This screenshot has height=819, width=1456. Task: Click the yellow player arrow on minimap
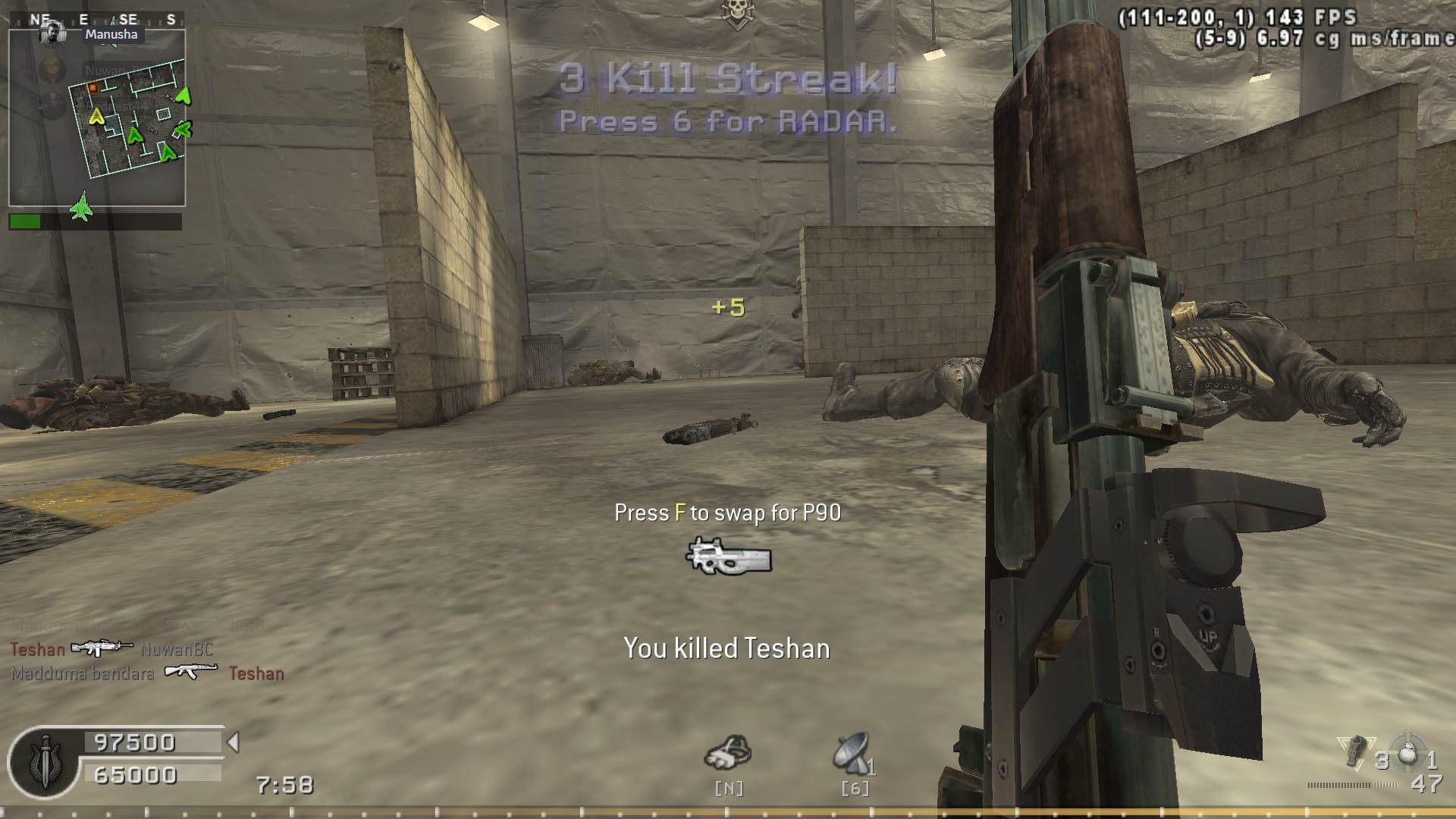[96, 117]
